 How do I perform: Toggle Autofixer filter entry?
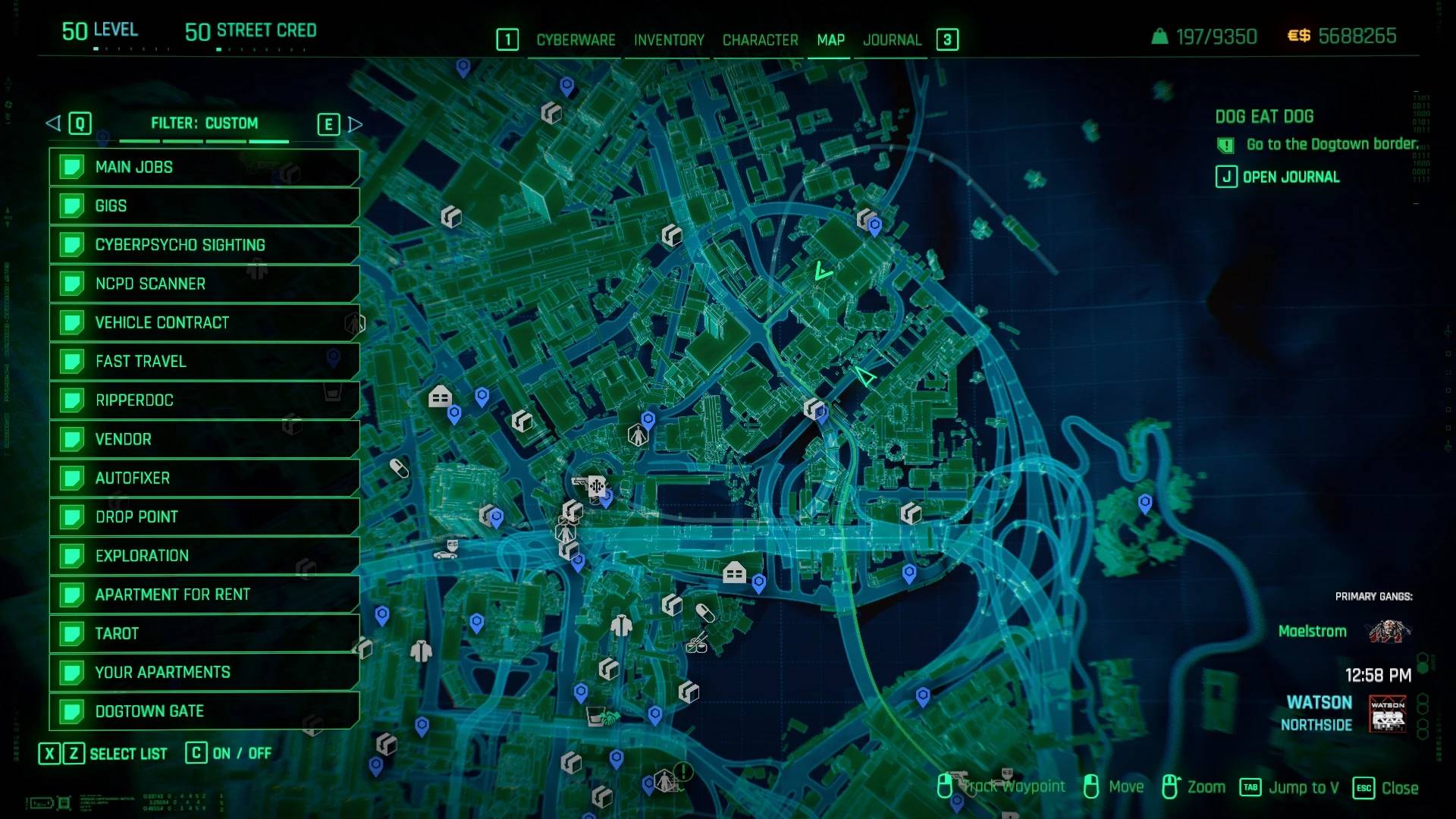click(x=203, y=478)
